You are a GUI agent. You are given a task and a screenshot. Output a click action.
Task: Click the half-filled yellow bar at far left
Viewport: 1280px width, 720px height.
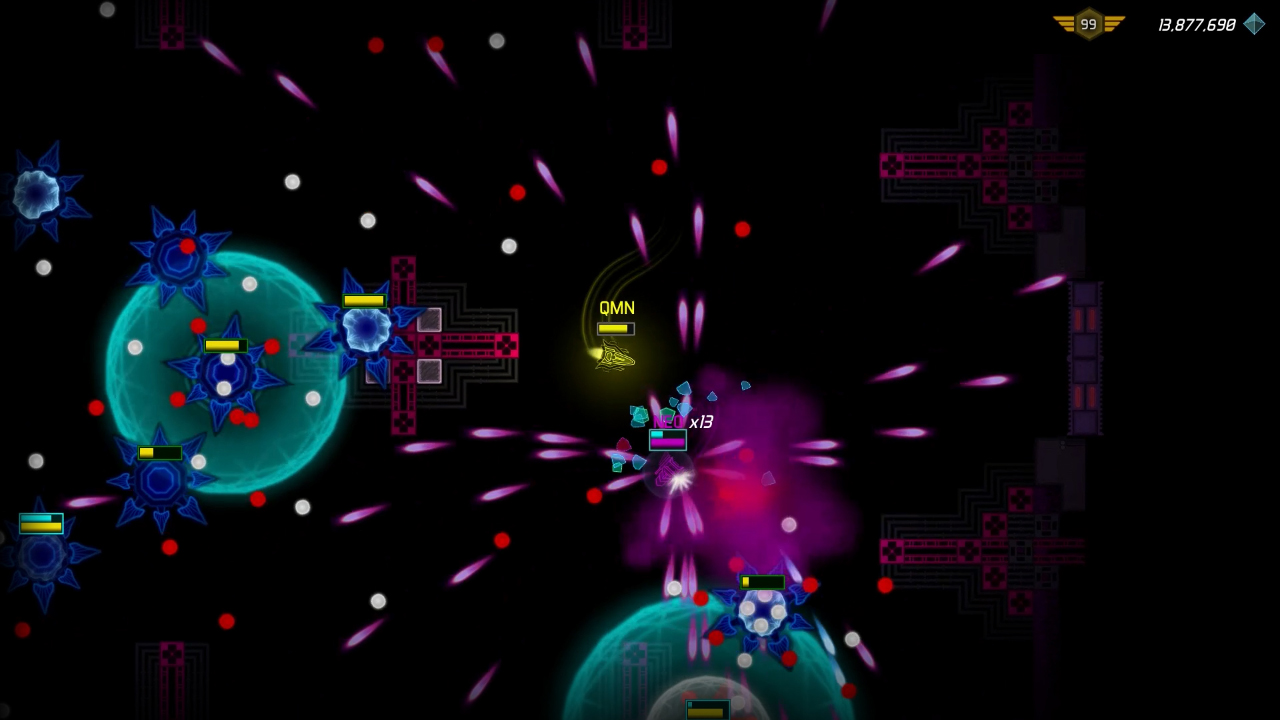point(41,523)
